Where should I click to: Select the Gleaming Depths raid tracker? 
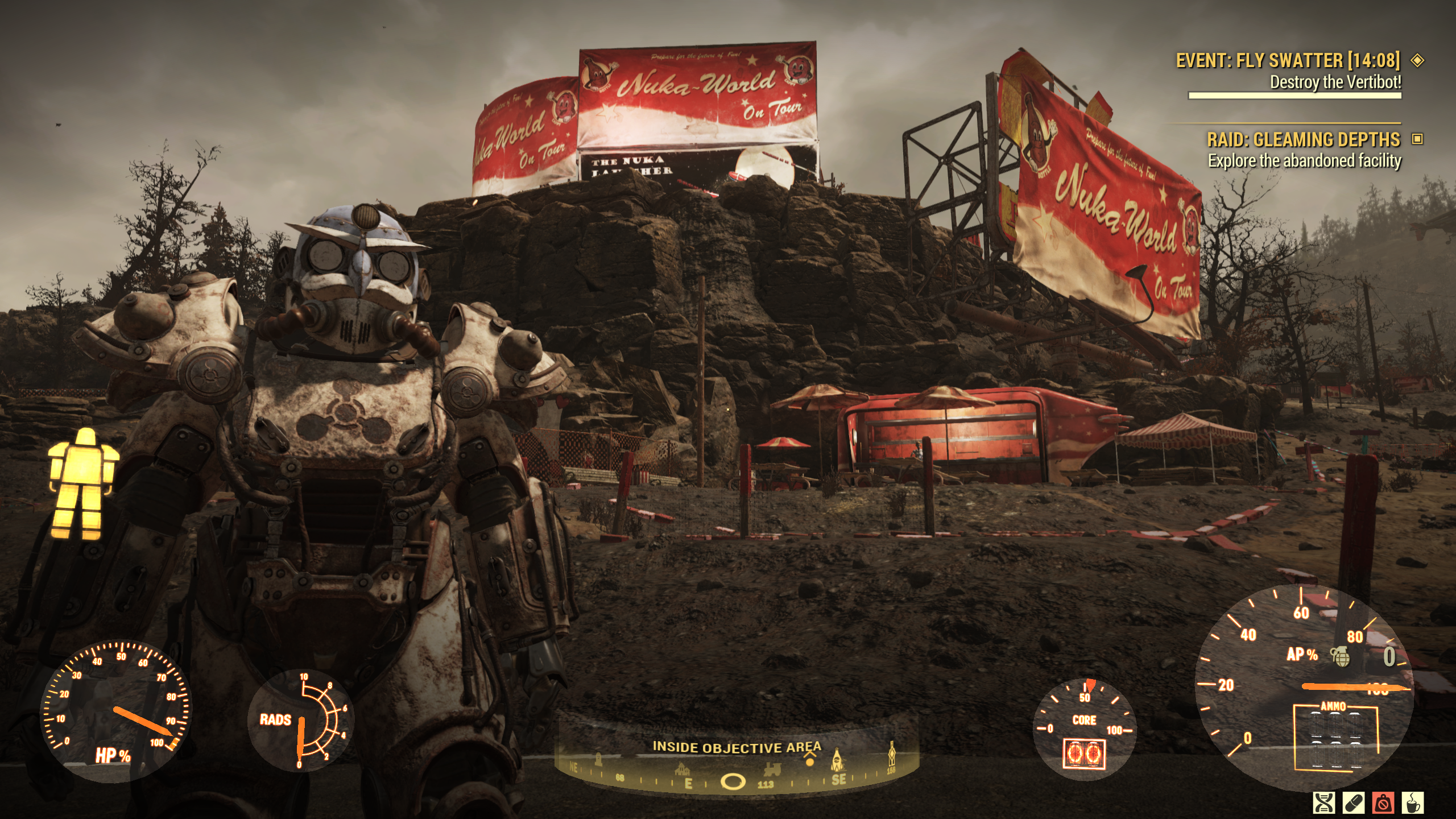coord(1304,140)
